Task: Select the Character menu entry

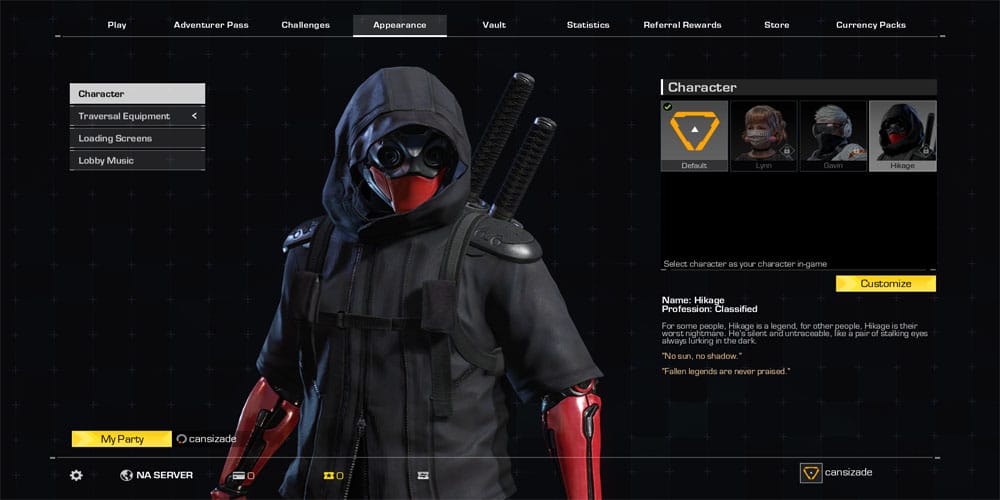Action: 137,94
